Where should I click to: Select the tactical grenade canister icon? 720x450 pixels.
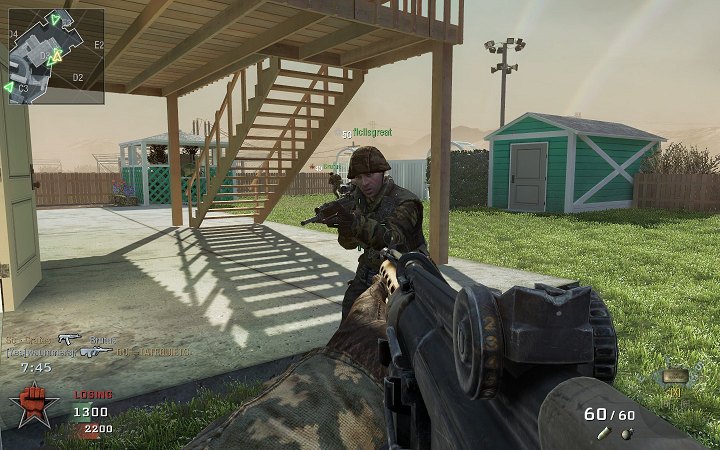603,433
